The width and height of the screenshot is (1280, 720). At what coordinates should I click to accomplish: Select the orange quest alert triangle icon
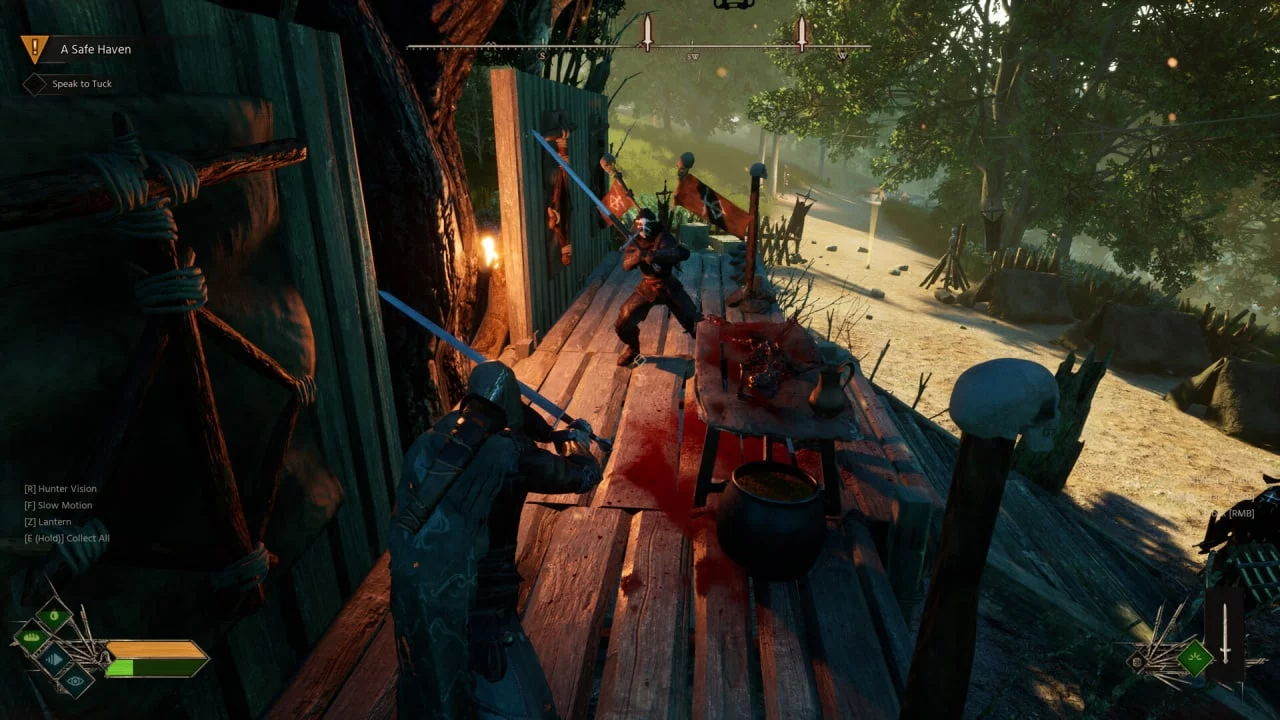(34, 48)
